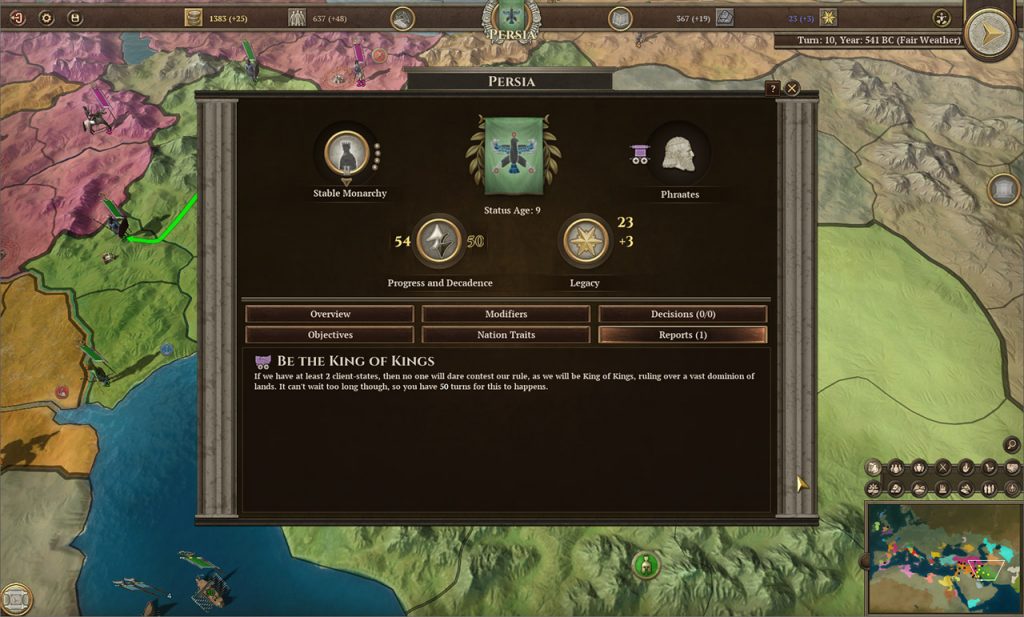Toggle the crossed swords map filter

[x=942, y=467]
